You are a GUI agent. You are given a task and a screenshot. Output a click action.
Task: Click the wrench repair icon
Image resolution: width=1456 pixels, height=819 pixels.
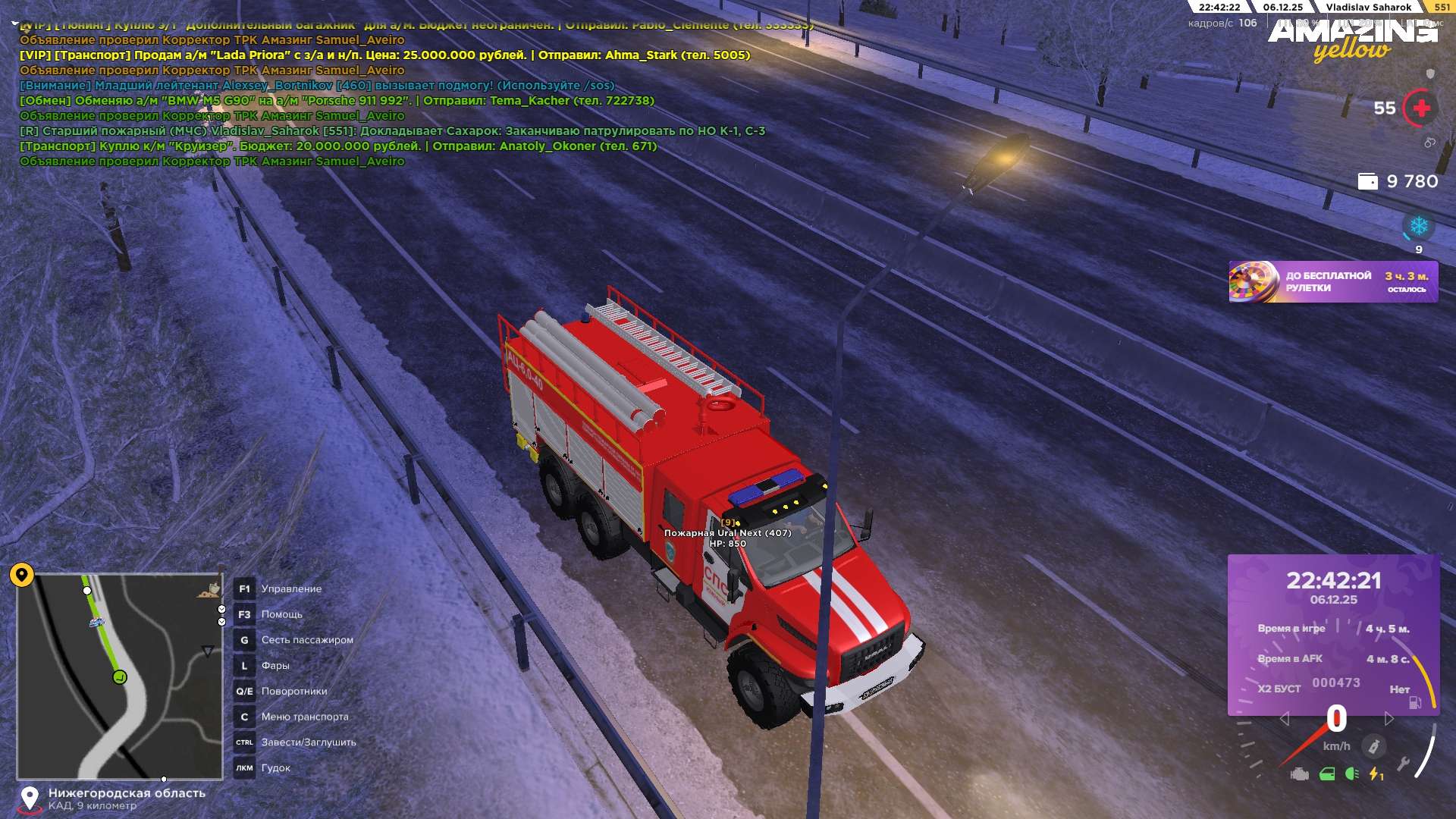[1402, 764]
